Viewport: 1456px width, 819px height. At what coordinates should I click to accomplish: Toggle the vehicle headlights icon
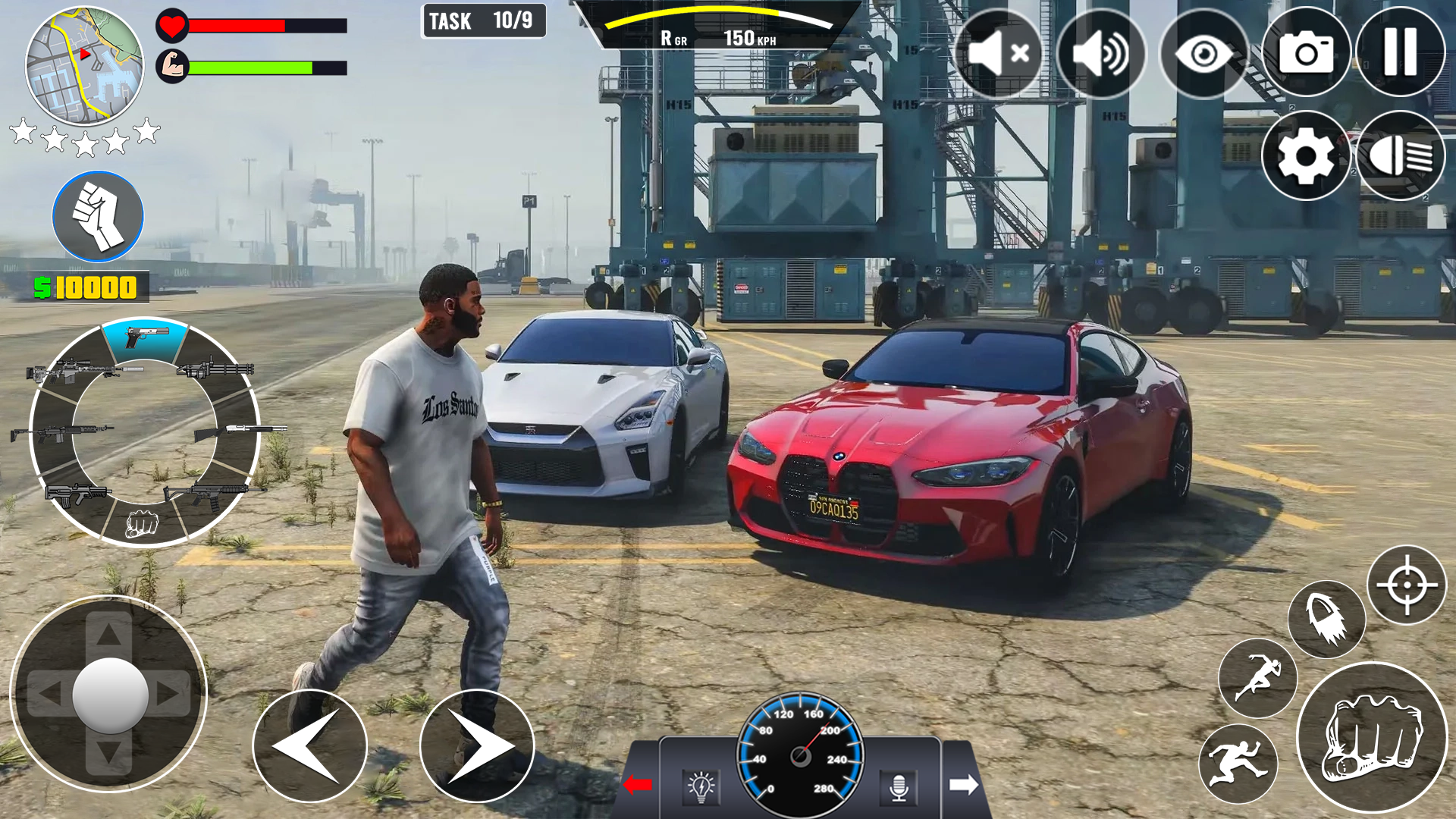point(1399,155)
